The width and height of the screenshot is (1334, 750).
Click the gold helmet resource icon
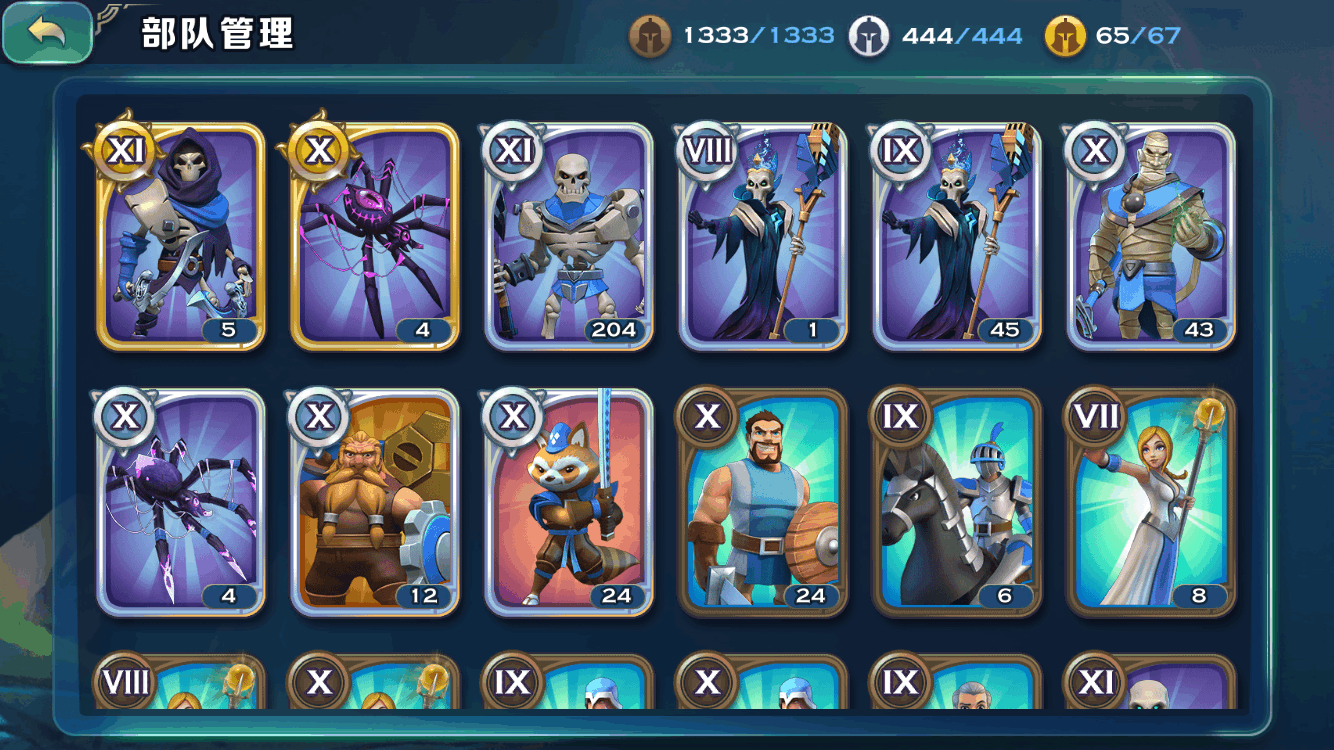[1062, 33]
